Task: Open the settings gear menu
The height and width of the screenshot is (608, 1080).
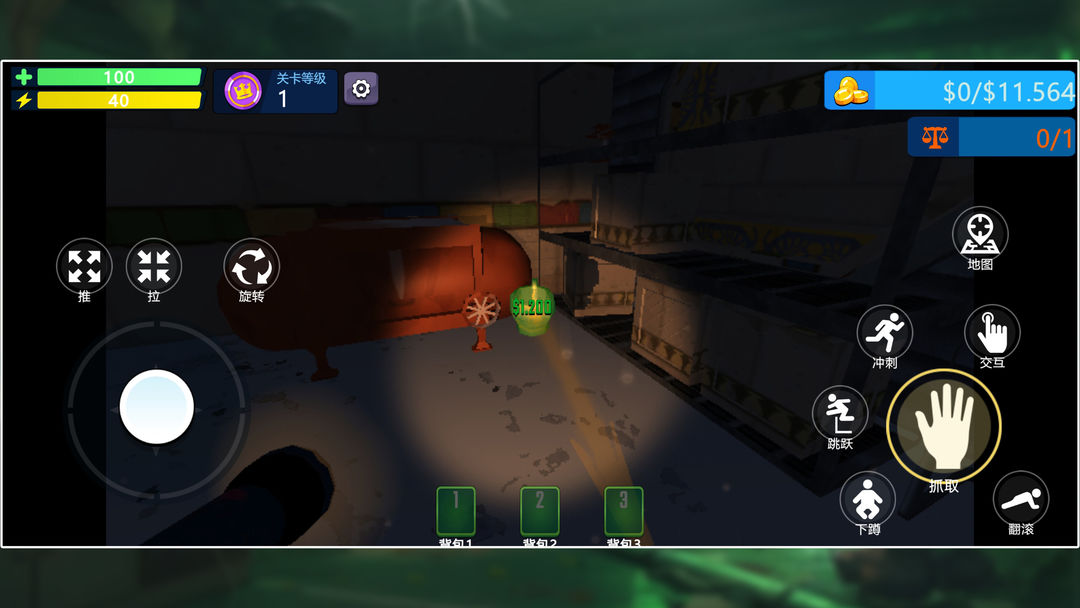Action: pos(361,89)
